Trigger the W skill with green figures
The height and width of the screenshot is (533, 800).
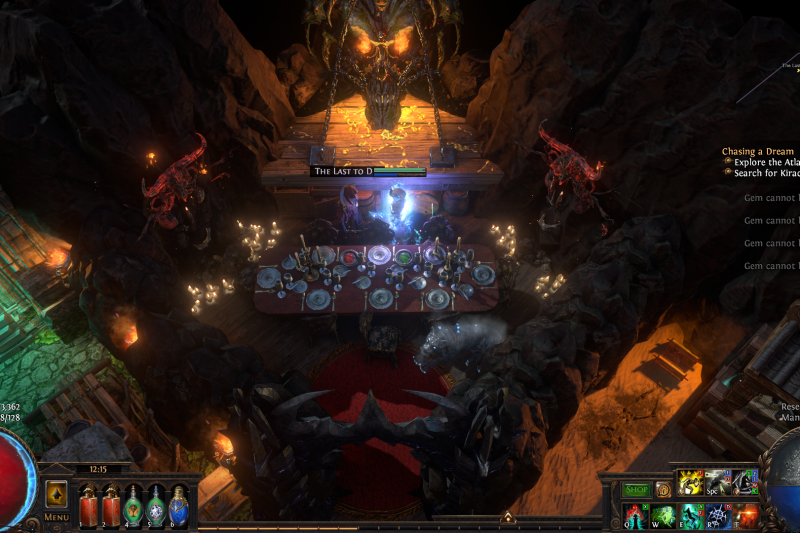(663, 516)
